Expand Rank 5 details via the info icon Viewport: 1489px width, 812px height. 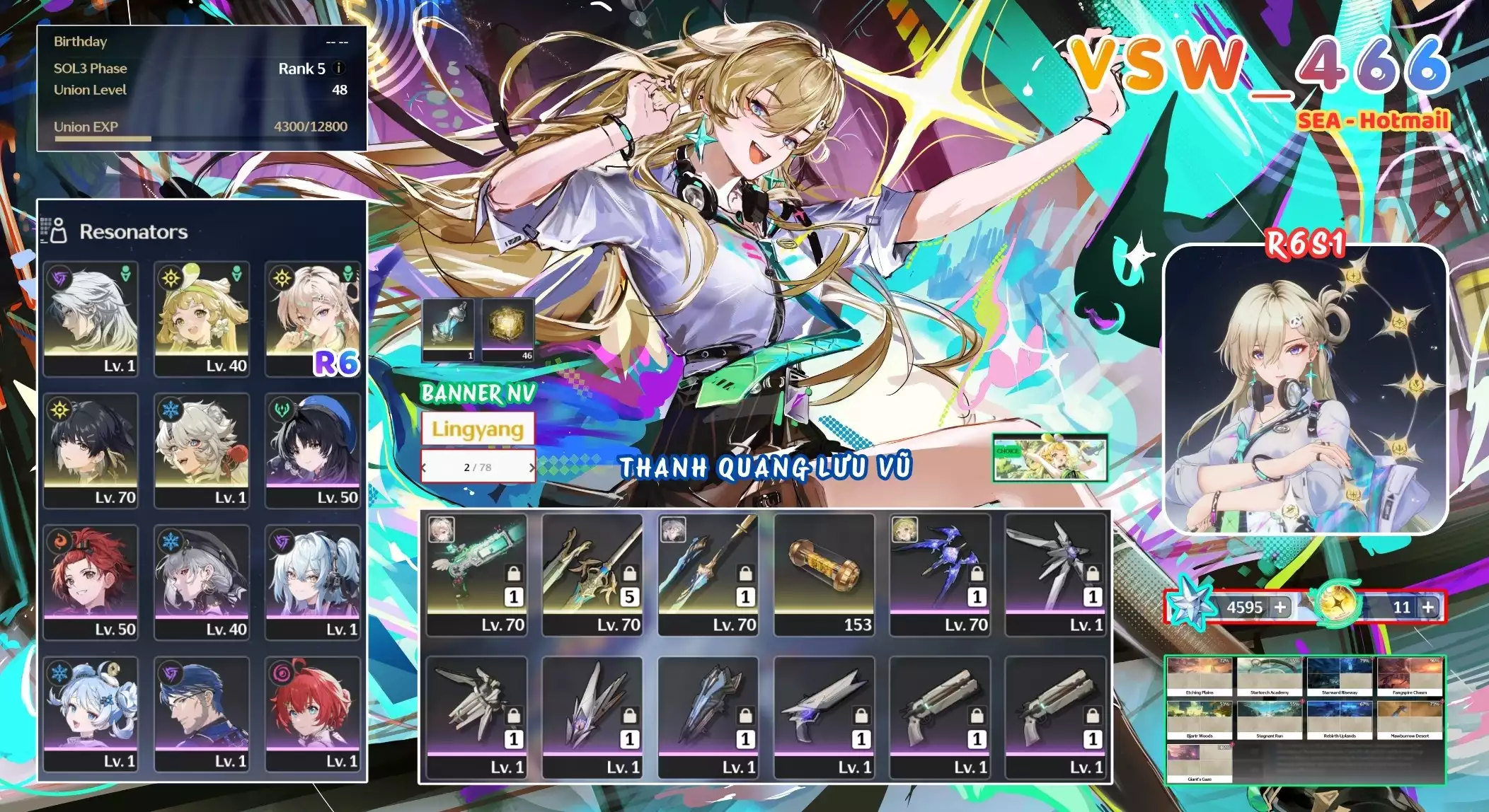click(x=338, y=69)
